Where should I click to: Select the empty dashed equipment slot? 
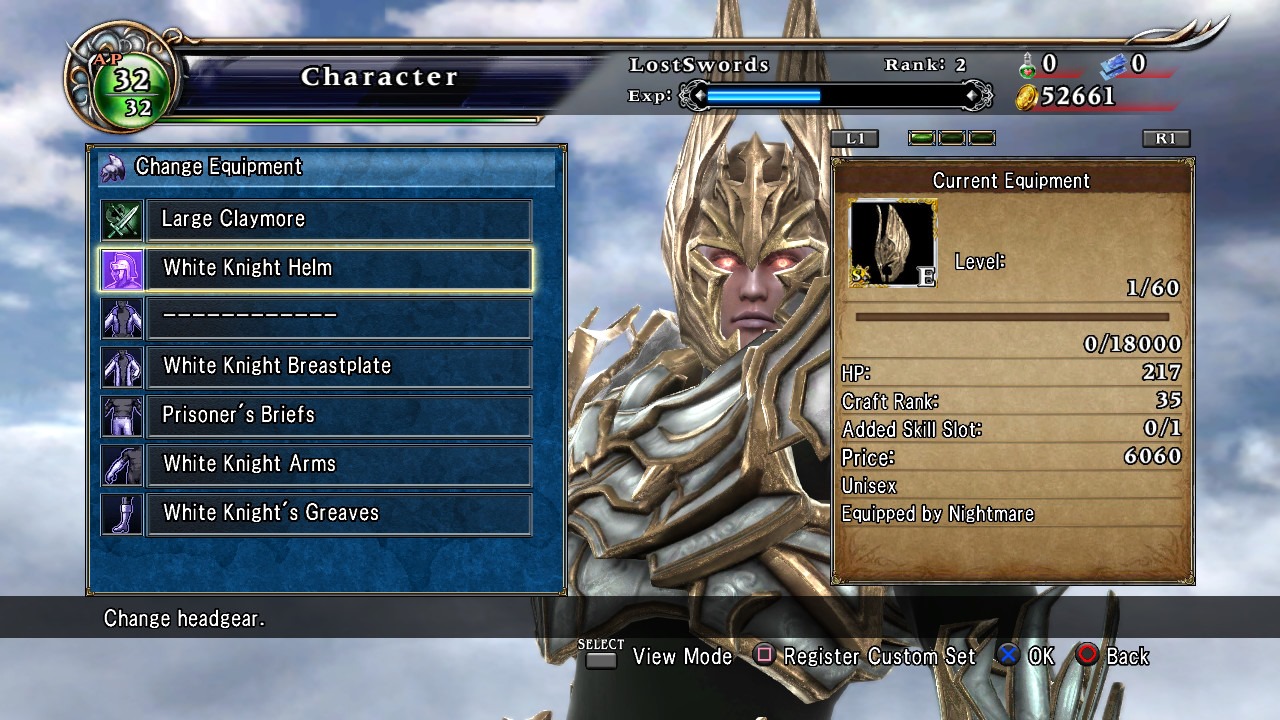pos(339,317)
